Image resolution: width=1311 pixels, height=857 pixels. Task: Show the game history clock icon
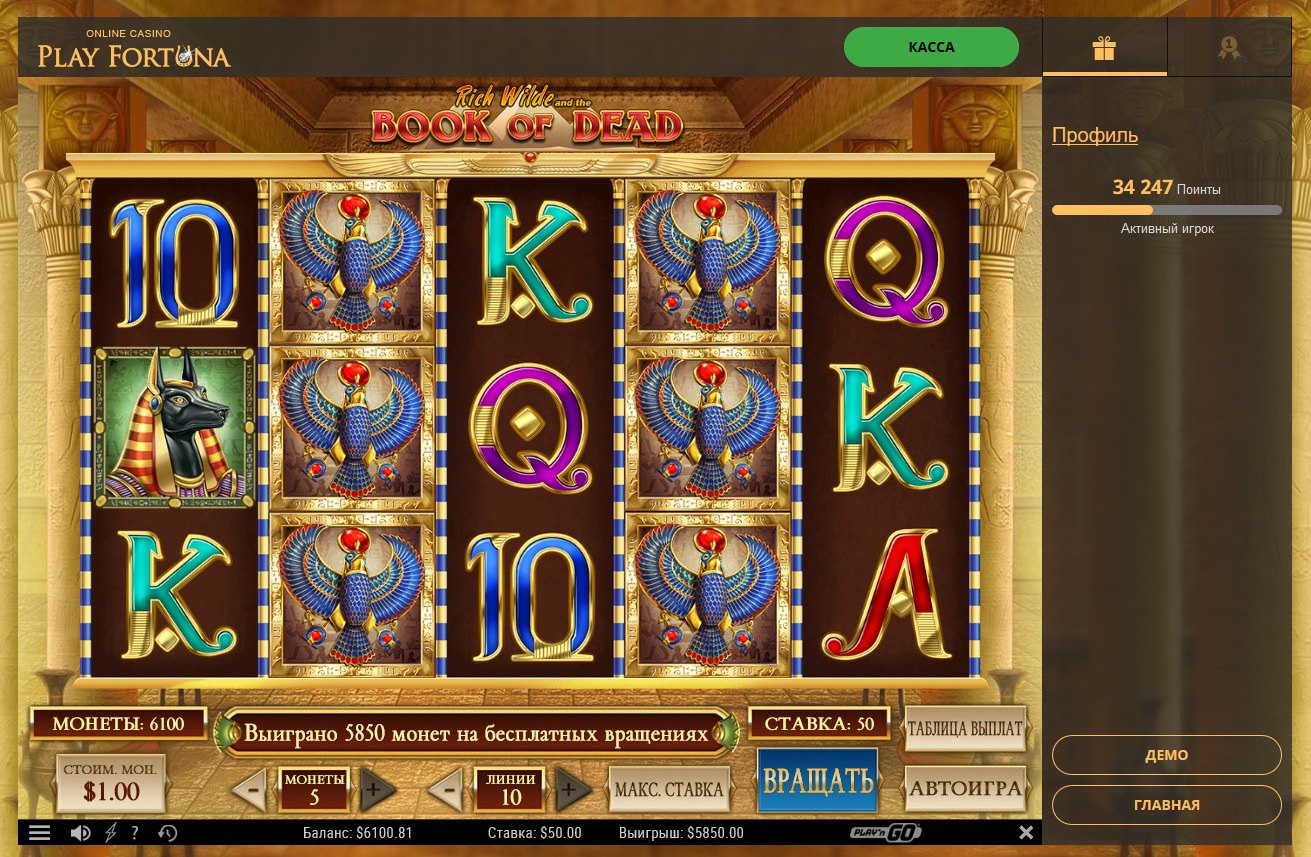(167, 832)
